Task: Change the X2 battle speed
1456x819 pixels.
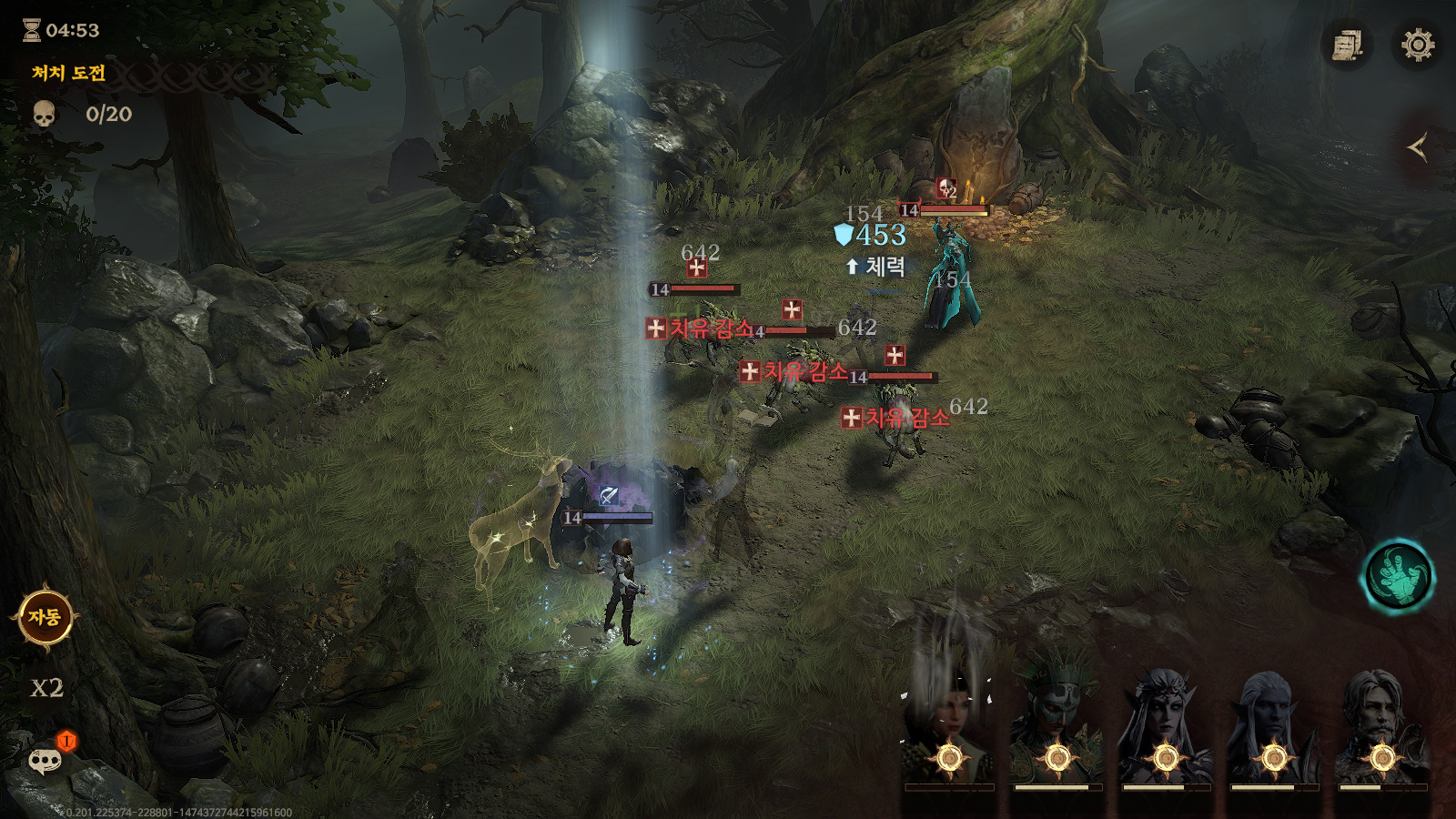Action: pyautogui.click(x=46, y=688)
